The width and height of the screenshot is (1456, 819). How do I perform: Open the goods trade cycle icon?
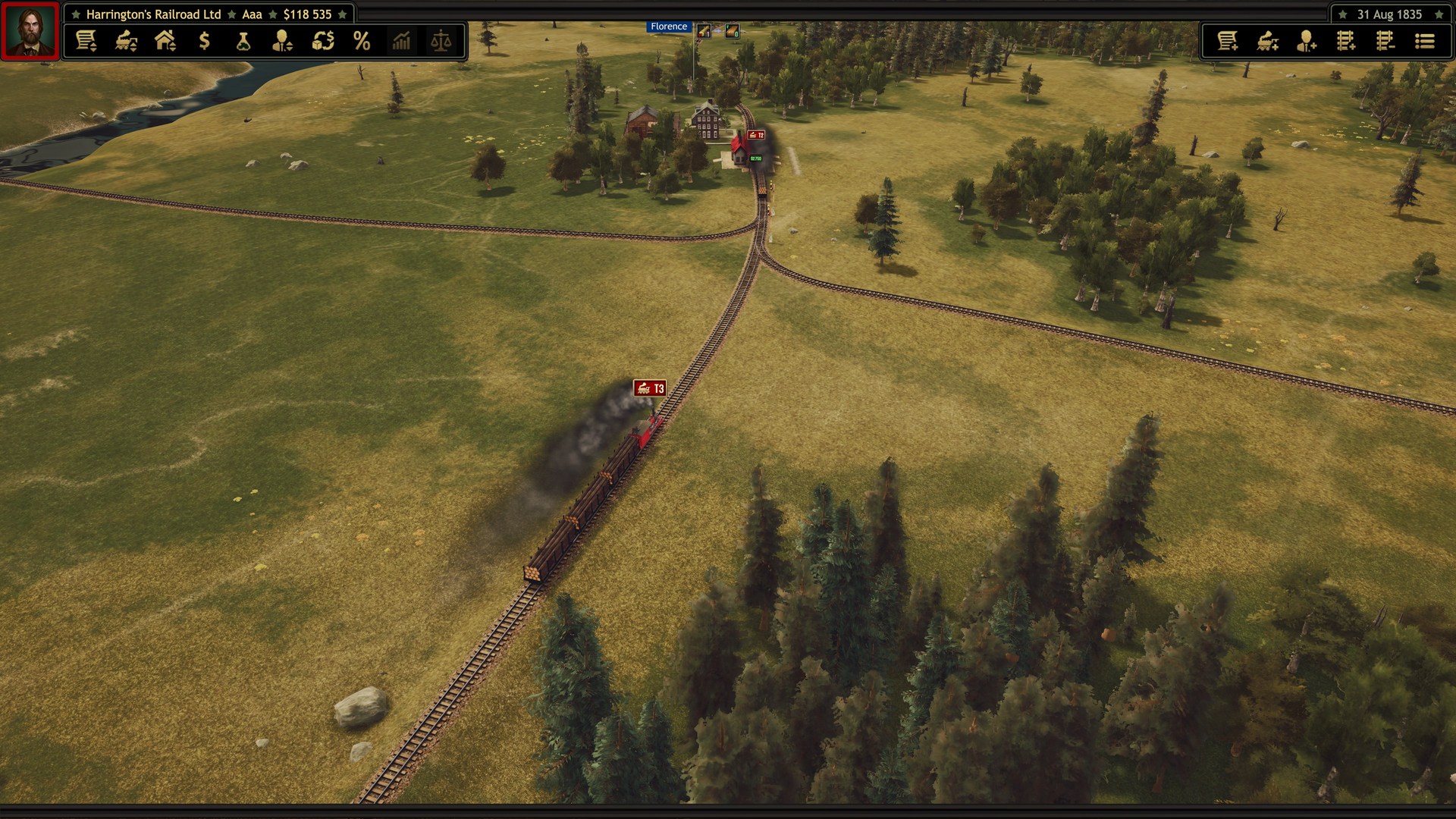tap(323, 41)
